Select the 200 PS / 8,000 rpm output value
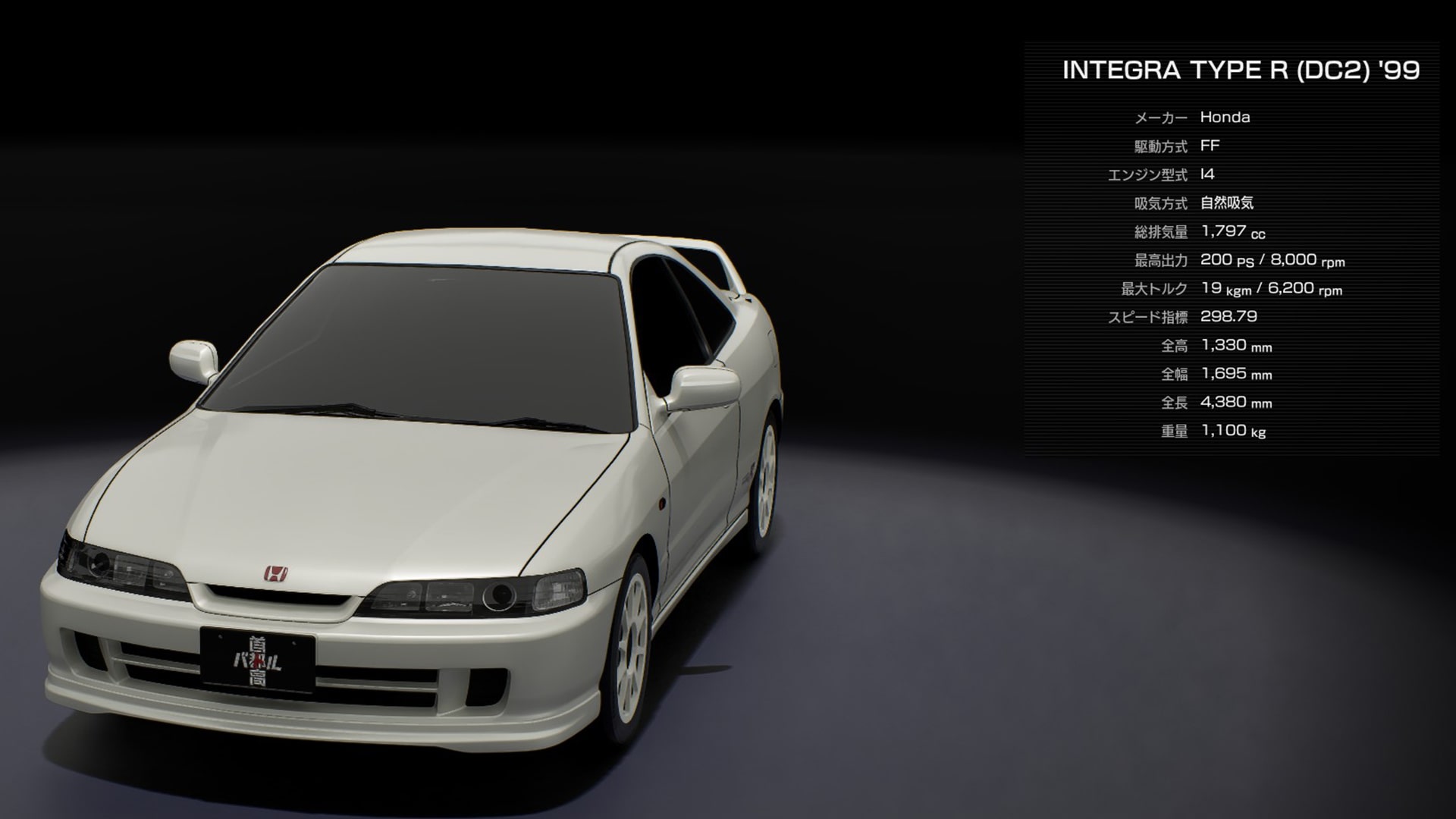 (x=1274, y=260)
